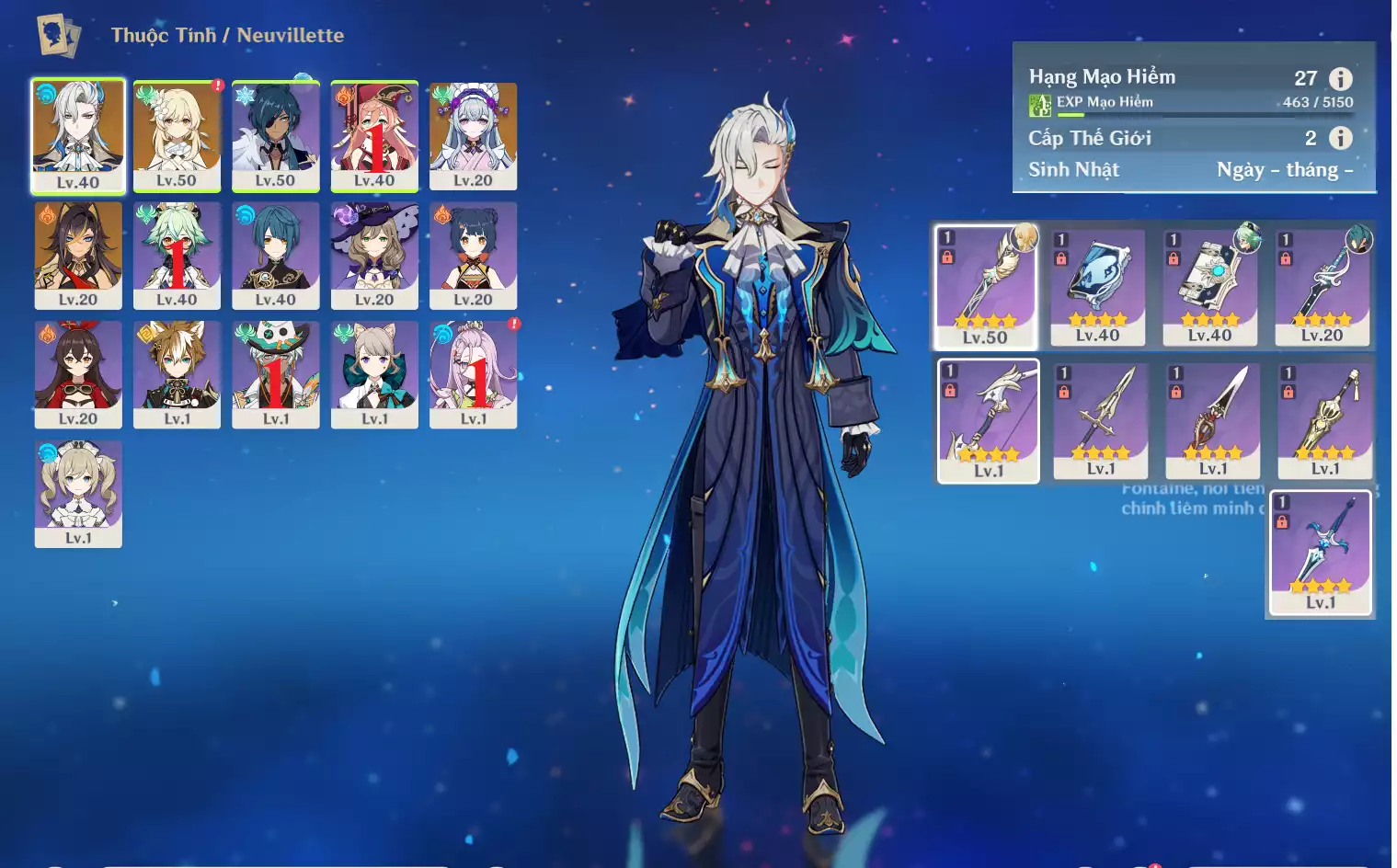Viewport: 1397px width, 868px height.
Task: Select Xiangling's character portrait
Action: tap(473, 255)
